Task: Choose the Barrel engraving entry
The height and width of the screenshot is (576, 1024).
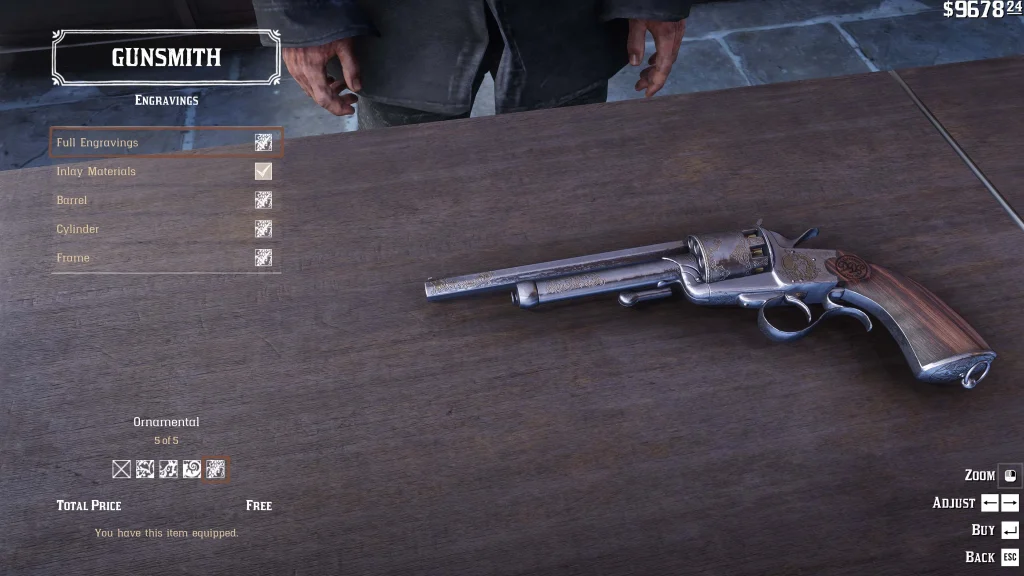Action: click(x=165, y=201)
